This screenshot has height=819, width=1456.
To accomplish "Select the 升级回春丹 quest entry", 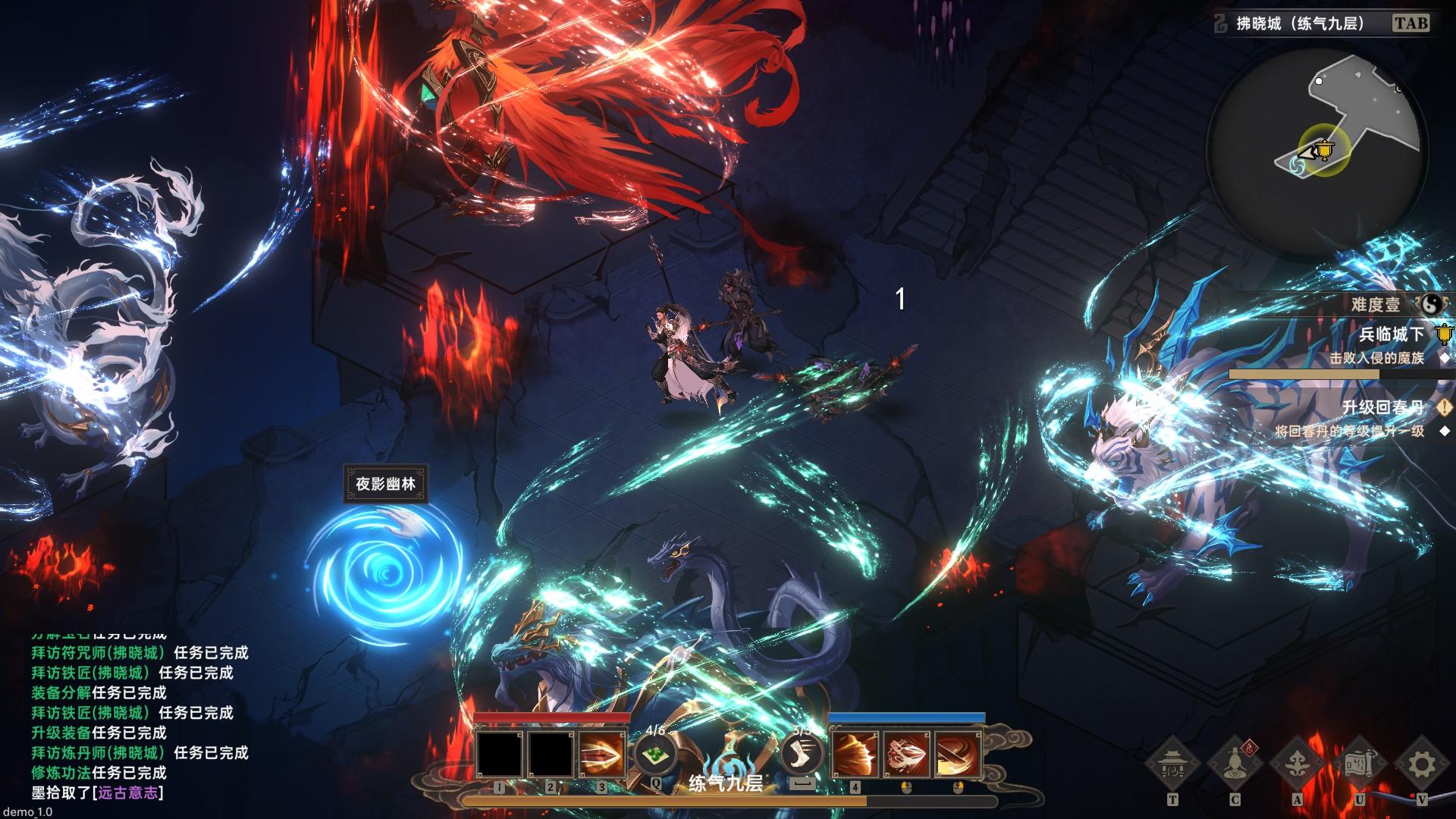I will click(1382, 408).
